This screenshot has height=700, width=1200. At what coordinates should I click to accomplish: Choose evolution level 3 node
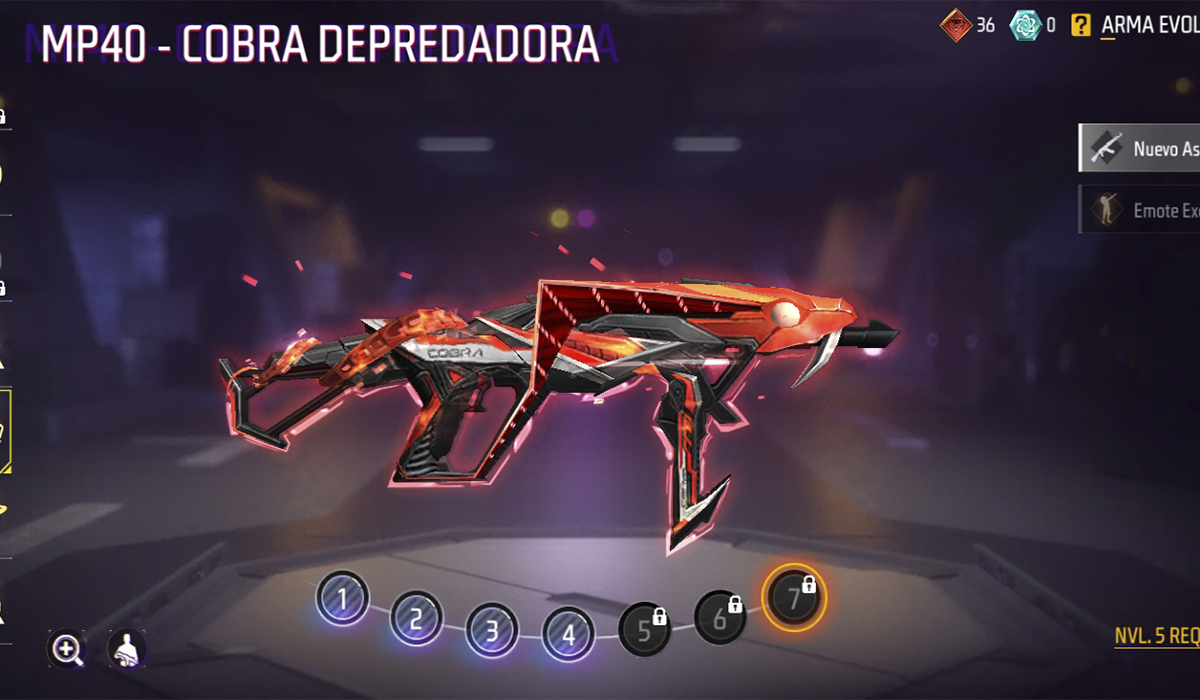(x=492, y=631)
